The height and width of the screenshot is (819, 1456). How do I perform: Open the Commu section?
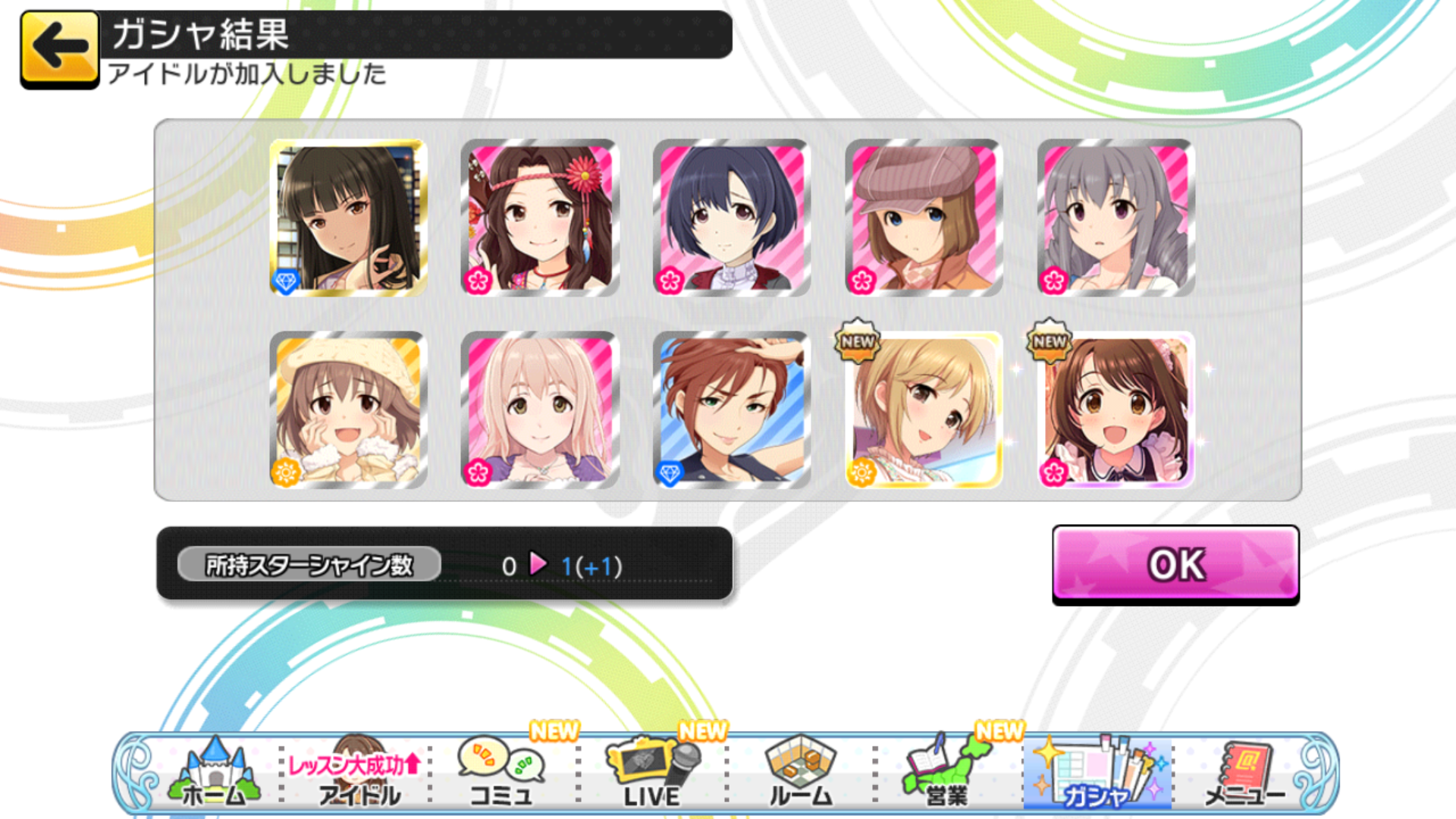(500, 773)
